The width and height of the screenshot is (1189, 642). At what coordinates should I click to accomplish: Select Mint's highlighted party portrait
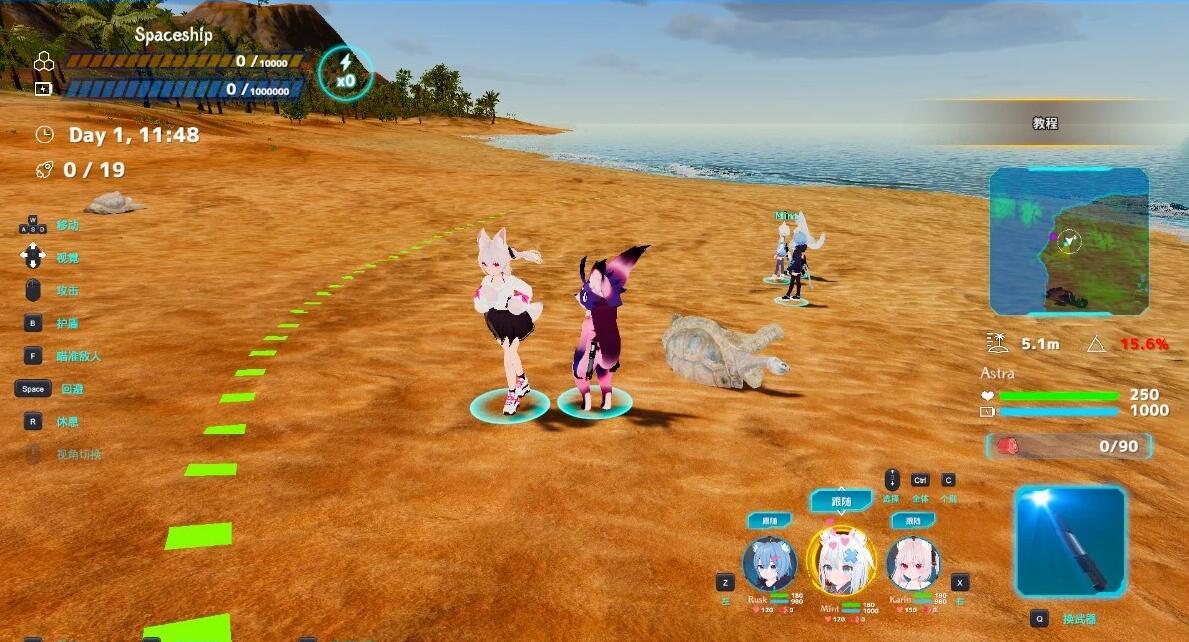(x=840, y=561)
